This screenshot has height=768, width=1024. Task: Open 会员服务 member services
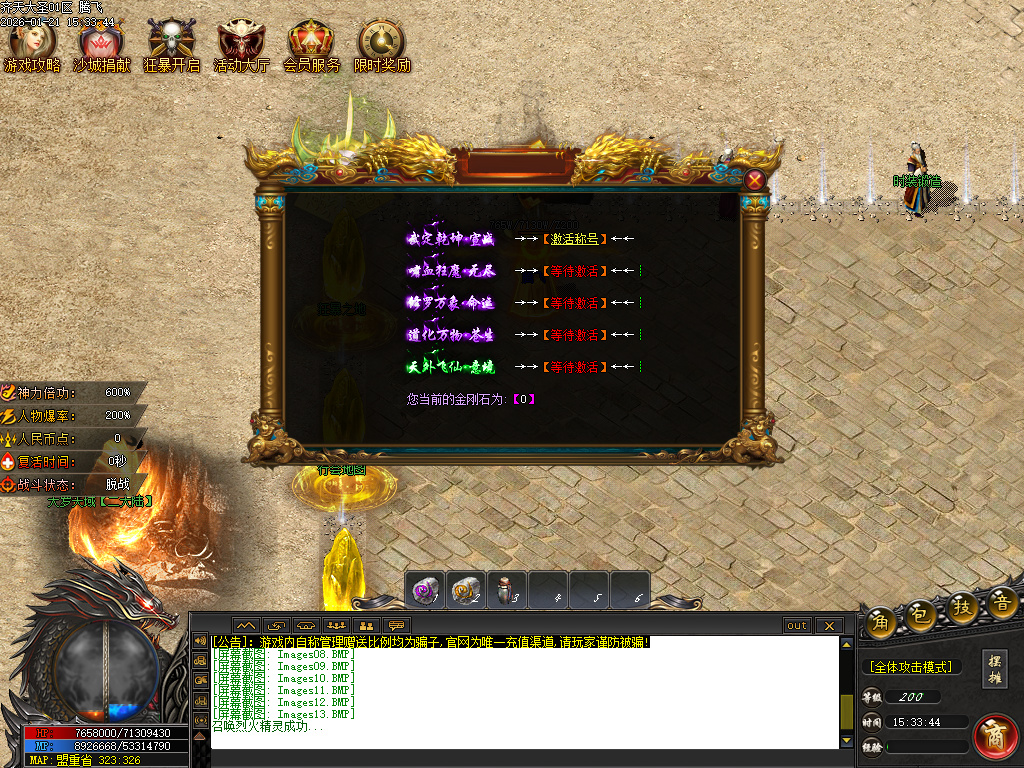tap(310, 41)
